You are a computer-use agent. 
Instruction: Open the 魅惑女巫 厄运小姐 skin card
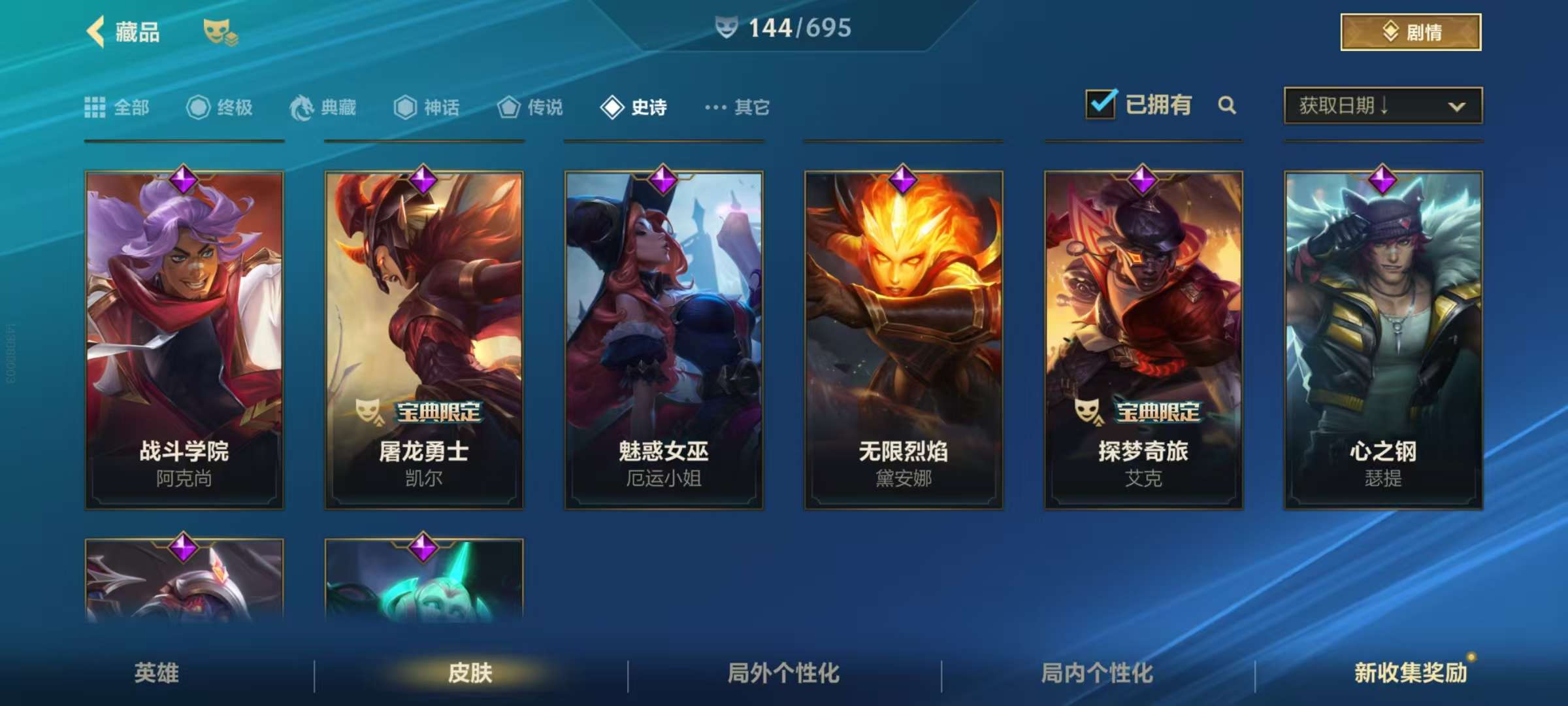point(664,340)
